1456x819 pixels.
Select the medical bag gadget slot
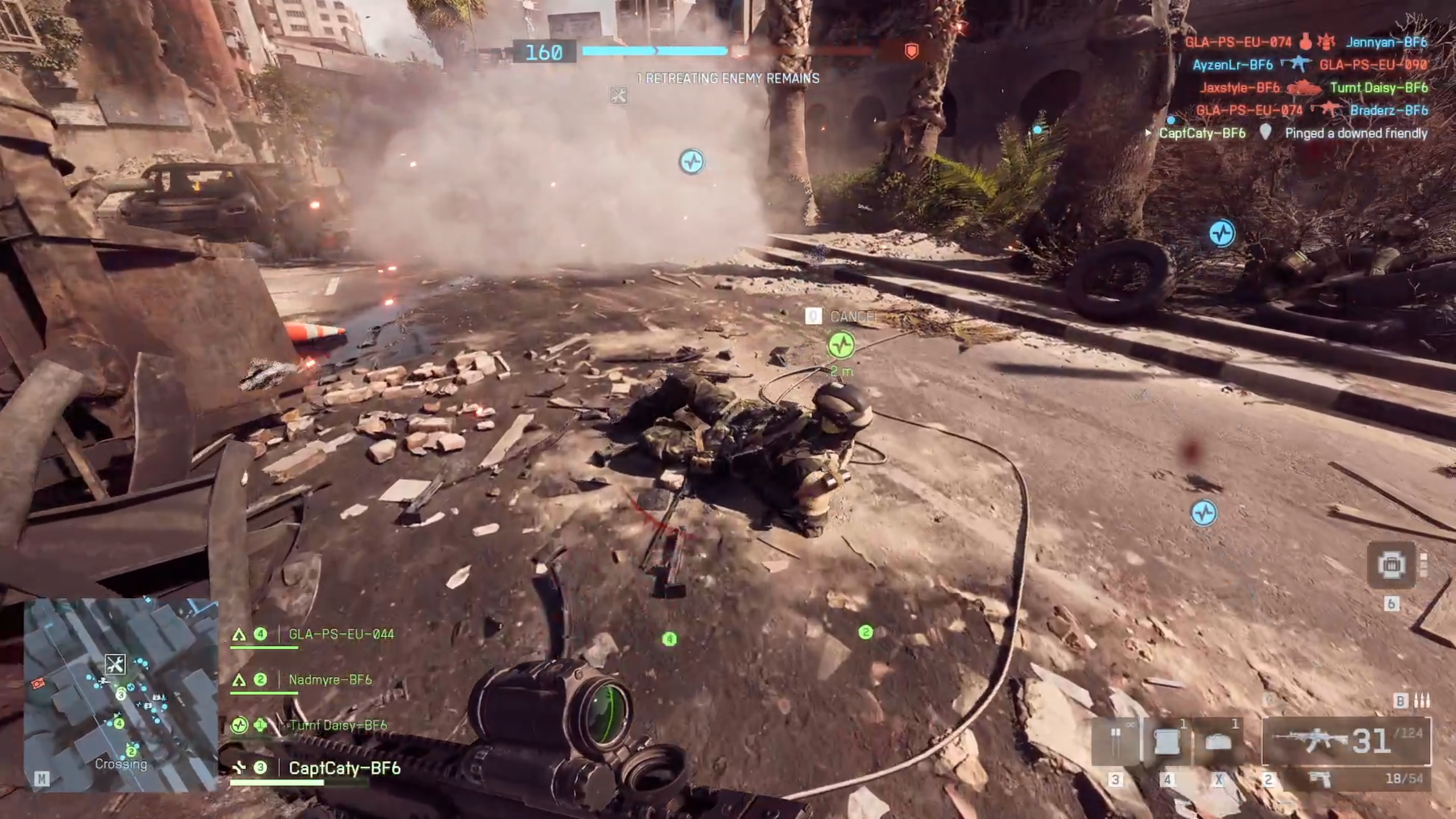1218,742
